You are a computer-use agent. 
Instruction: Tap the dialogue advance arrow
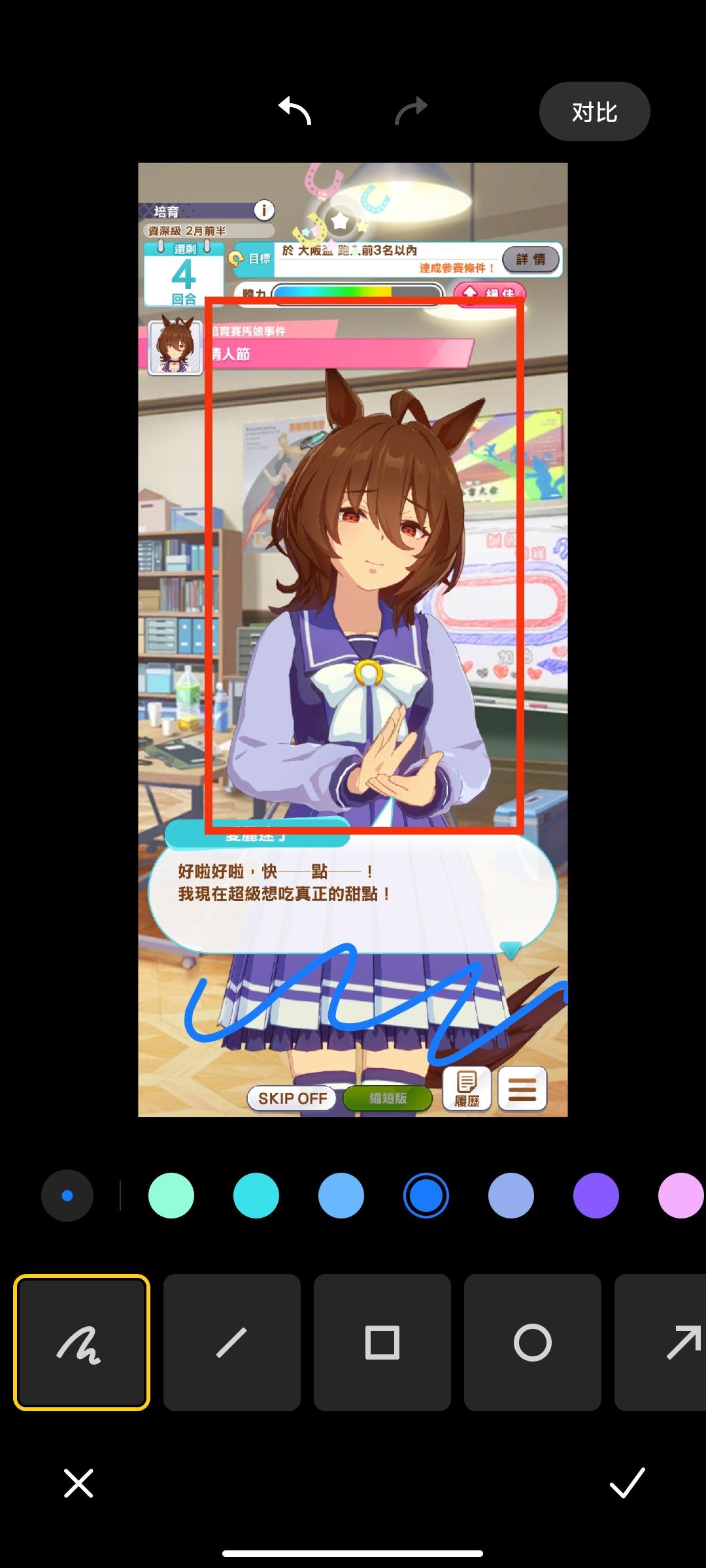click(510, 949)
